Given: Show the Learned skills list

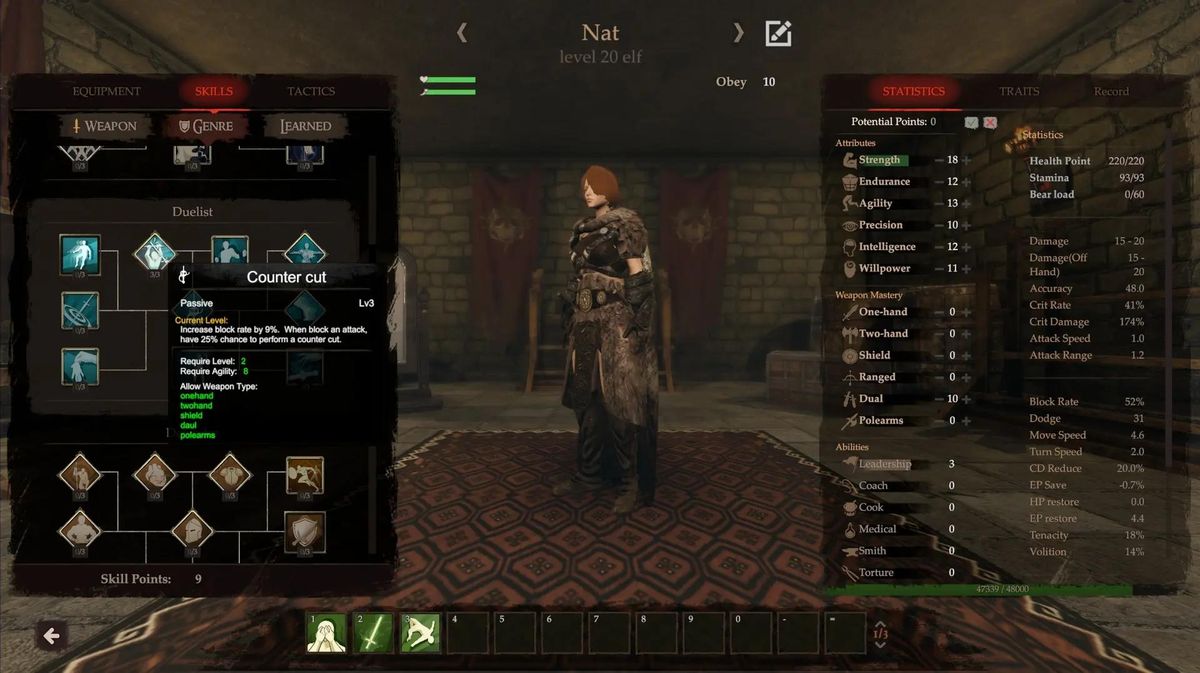Looking at the screenshot, I should [305, 127].
